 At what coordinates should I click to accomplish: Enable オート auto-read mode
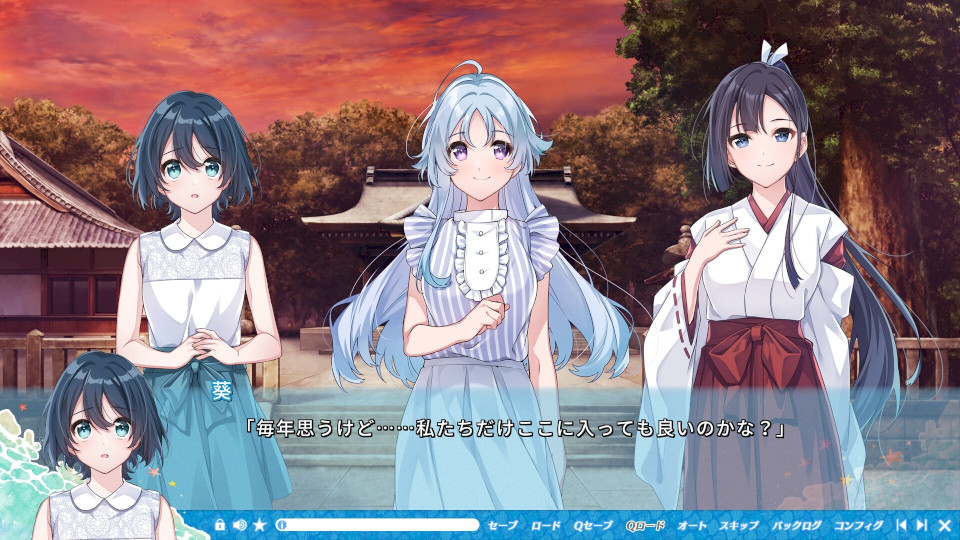coord(692,525)
